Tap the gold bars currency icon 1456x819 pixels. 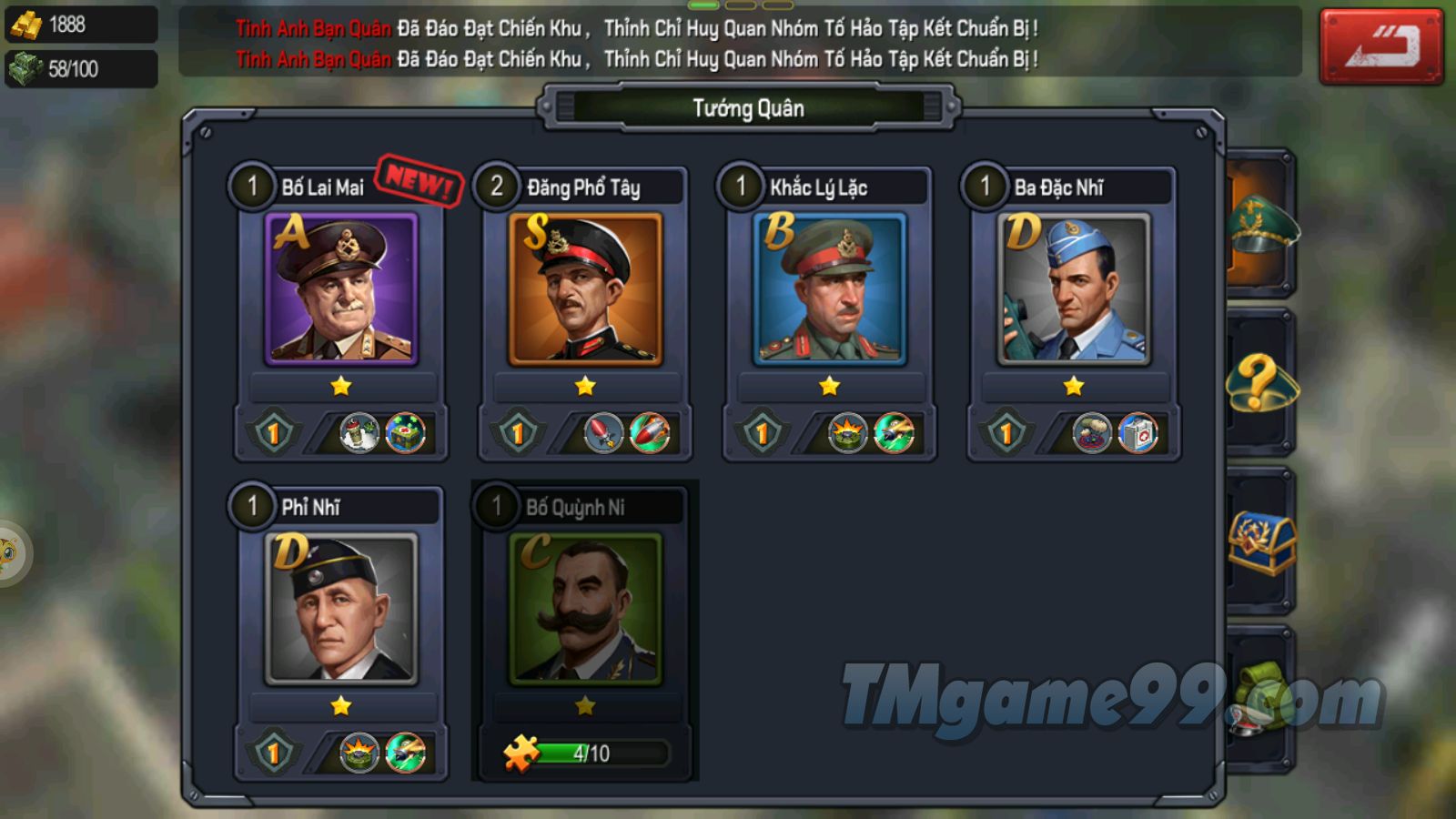(x=25, y=25)
